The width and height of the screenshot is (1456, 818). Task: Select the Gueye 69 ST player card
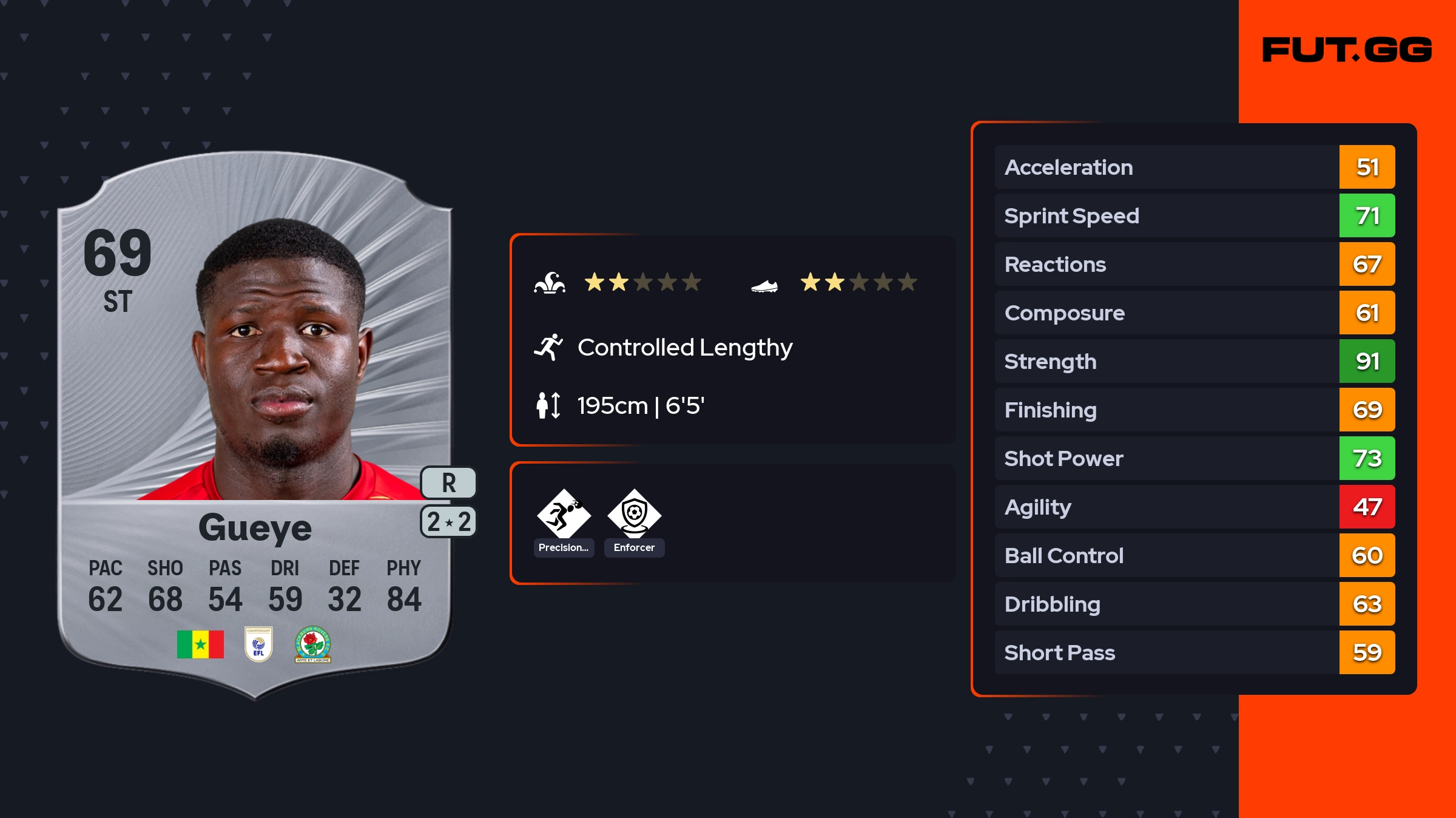[x=255, y=425]
